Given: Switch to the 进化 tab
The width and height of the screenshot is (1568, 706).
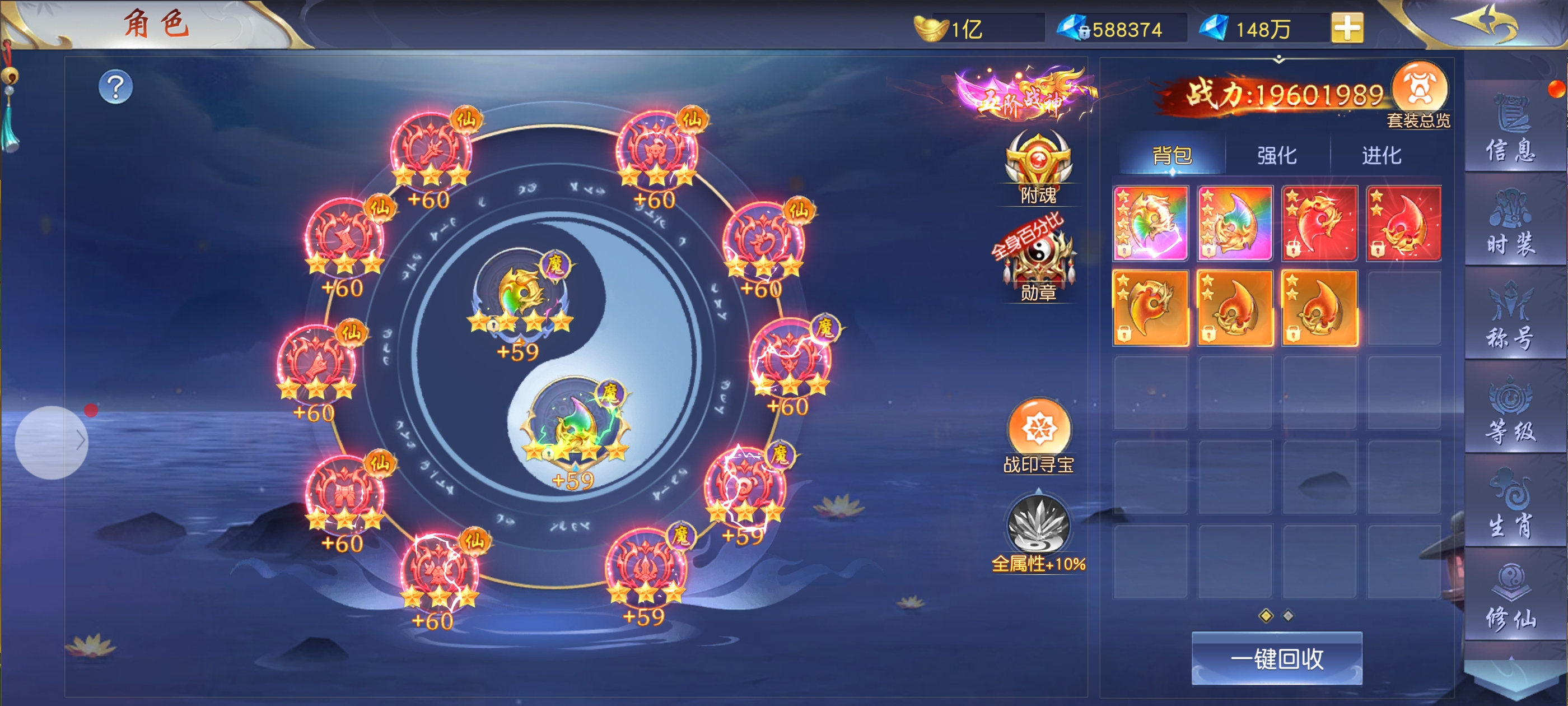Looking at the screenshot, I should coord(1381,156).
